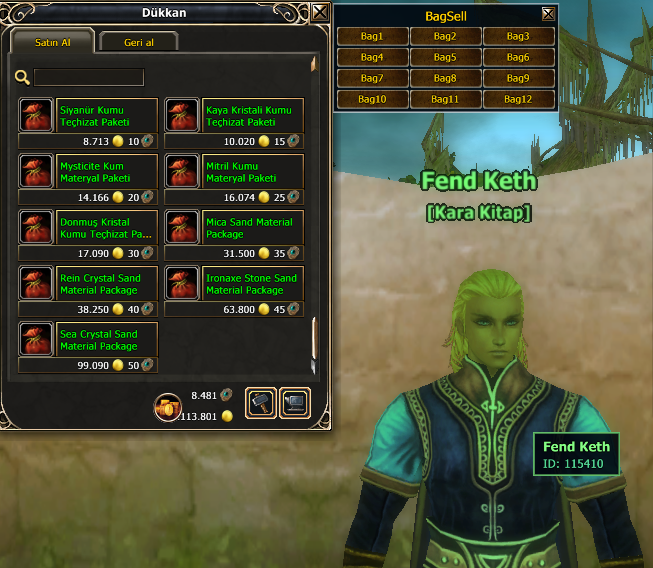
Task: Activate the Bag12 button
Action: (518, 99)
